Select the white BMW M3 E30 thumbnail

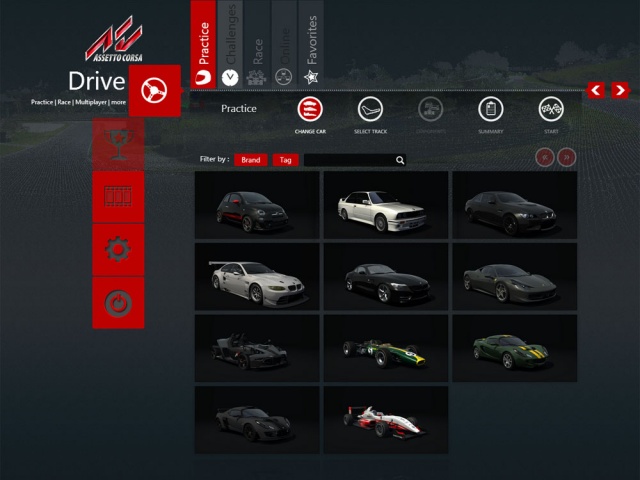385,204
